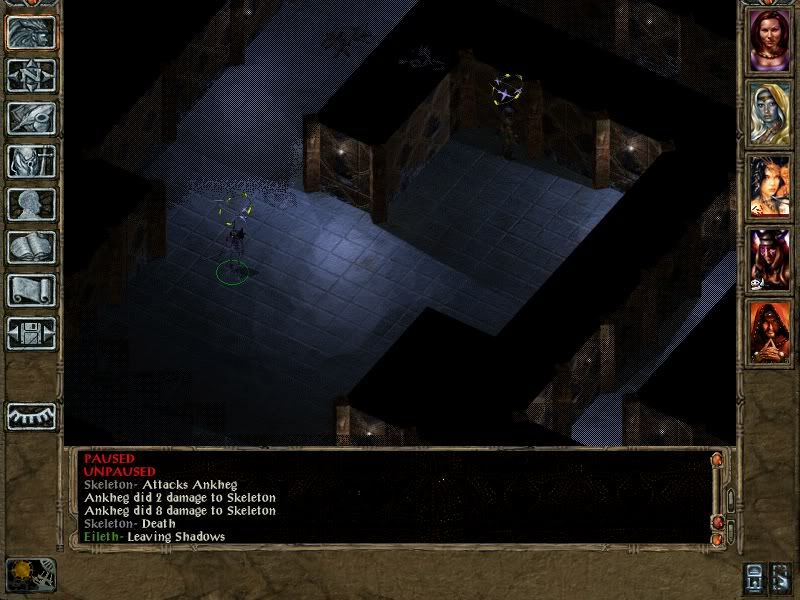800x600 pixels.
Task: Open the options floppy disk button
Action: click(x=31, y=333)
